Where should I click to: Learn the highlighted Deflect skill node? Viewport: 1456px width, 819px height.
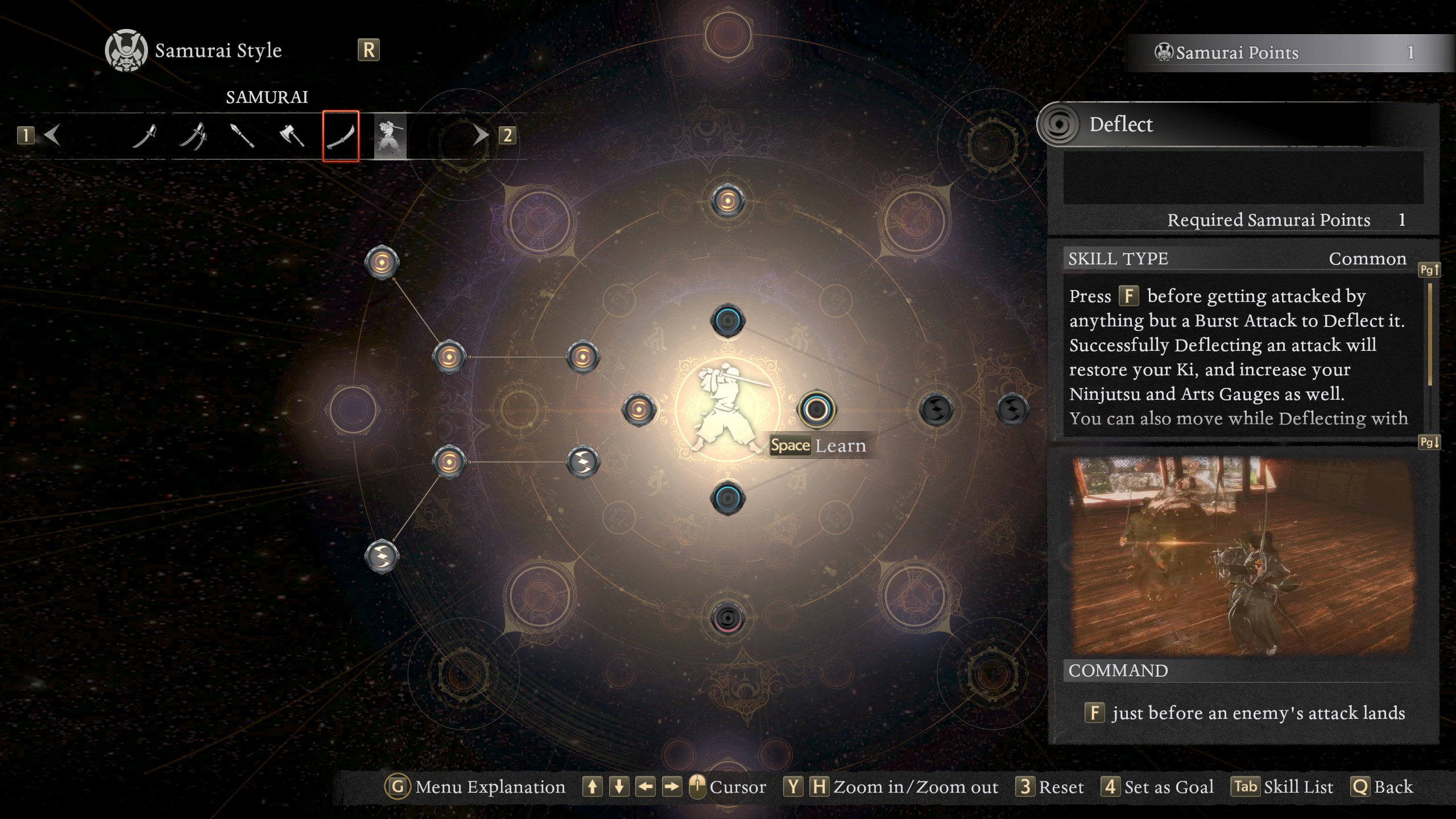pyautogui.click(x=817, y=409)
